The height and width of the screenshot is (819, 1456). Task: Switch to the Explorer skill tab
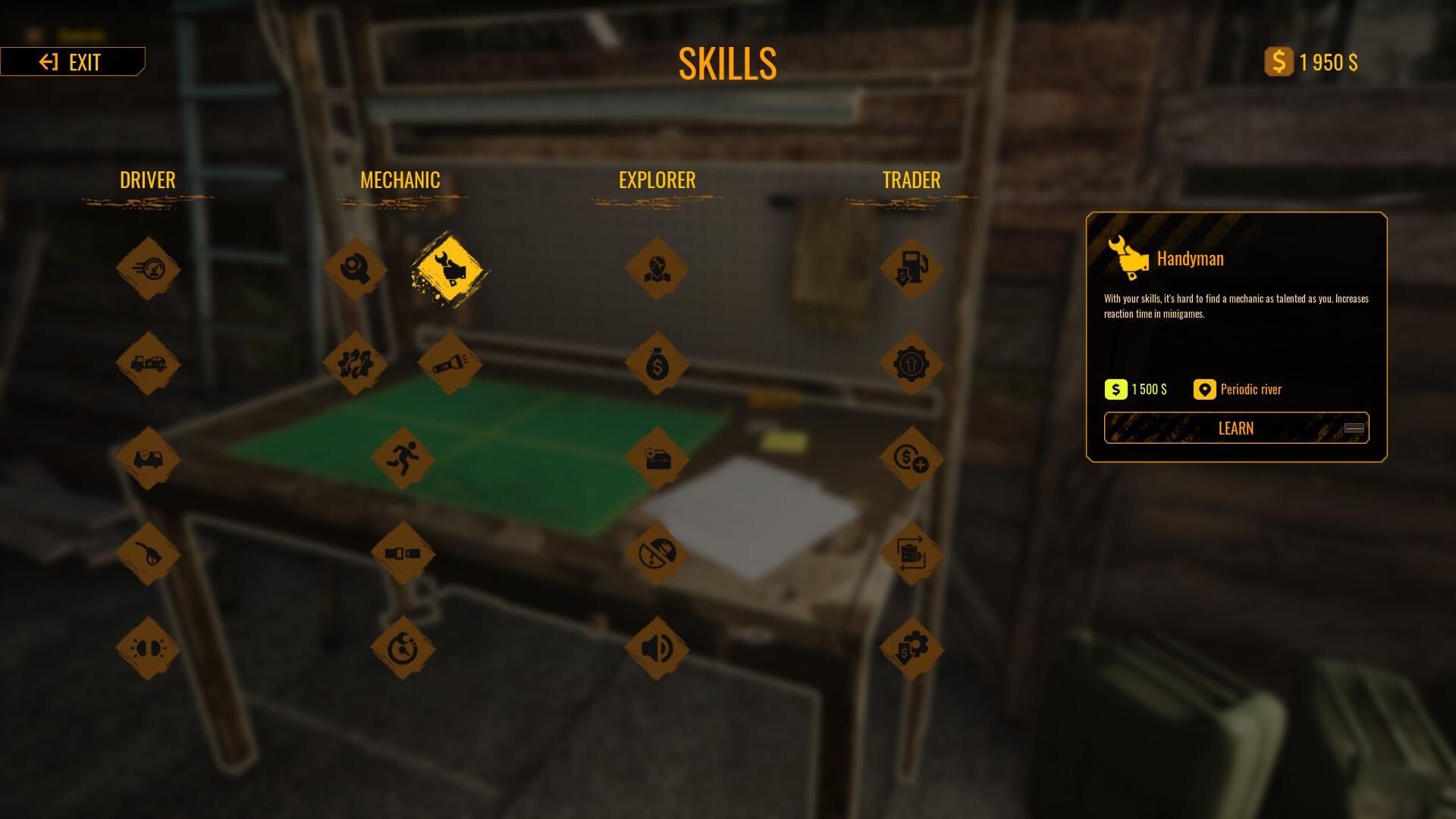[x=656, y=180]
